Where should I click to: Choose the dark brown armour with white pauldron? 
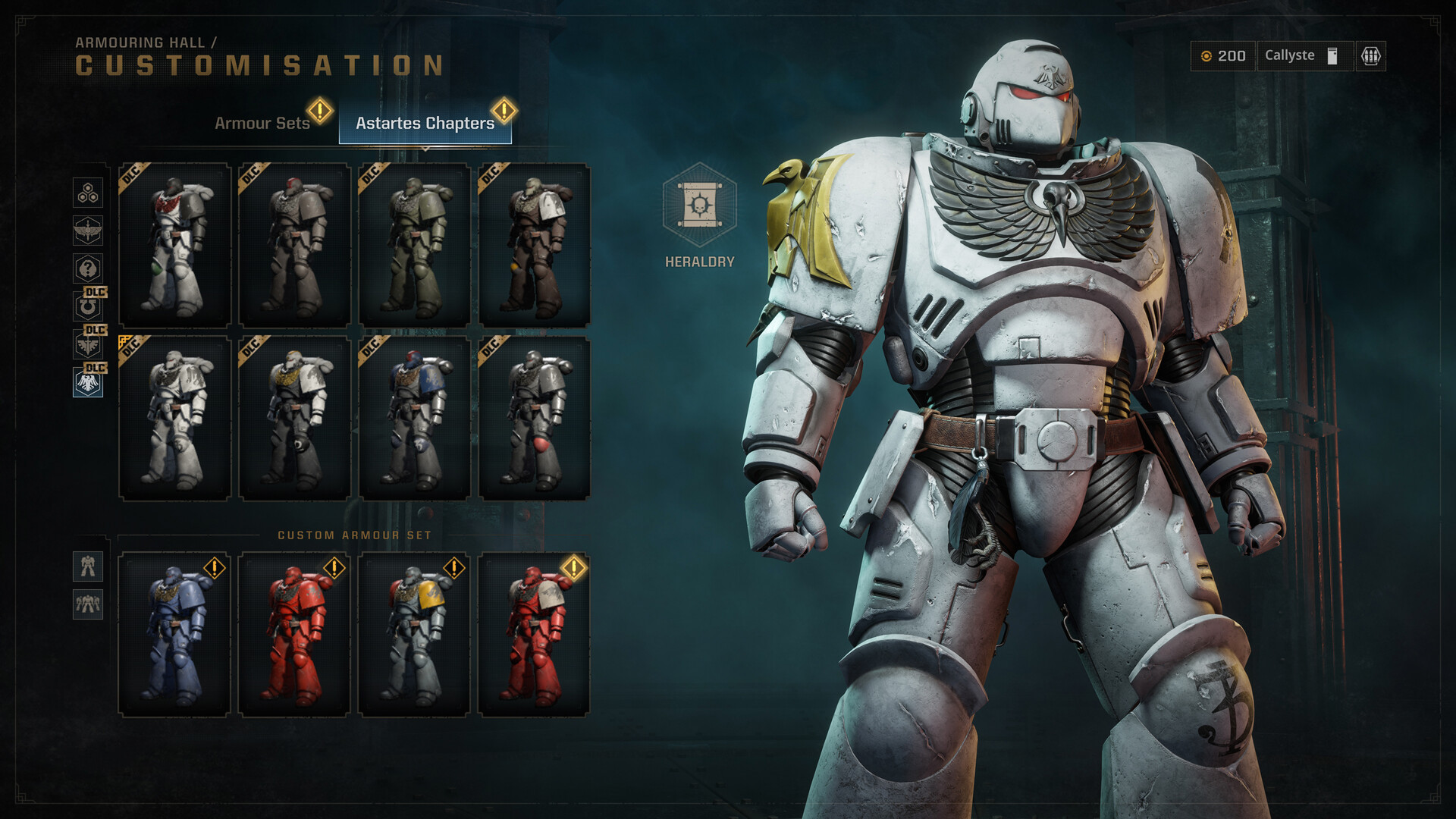click(x=535, y=245)
